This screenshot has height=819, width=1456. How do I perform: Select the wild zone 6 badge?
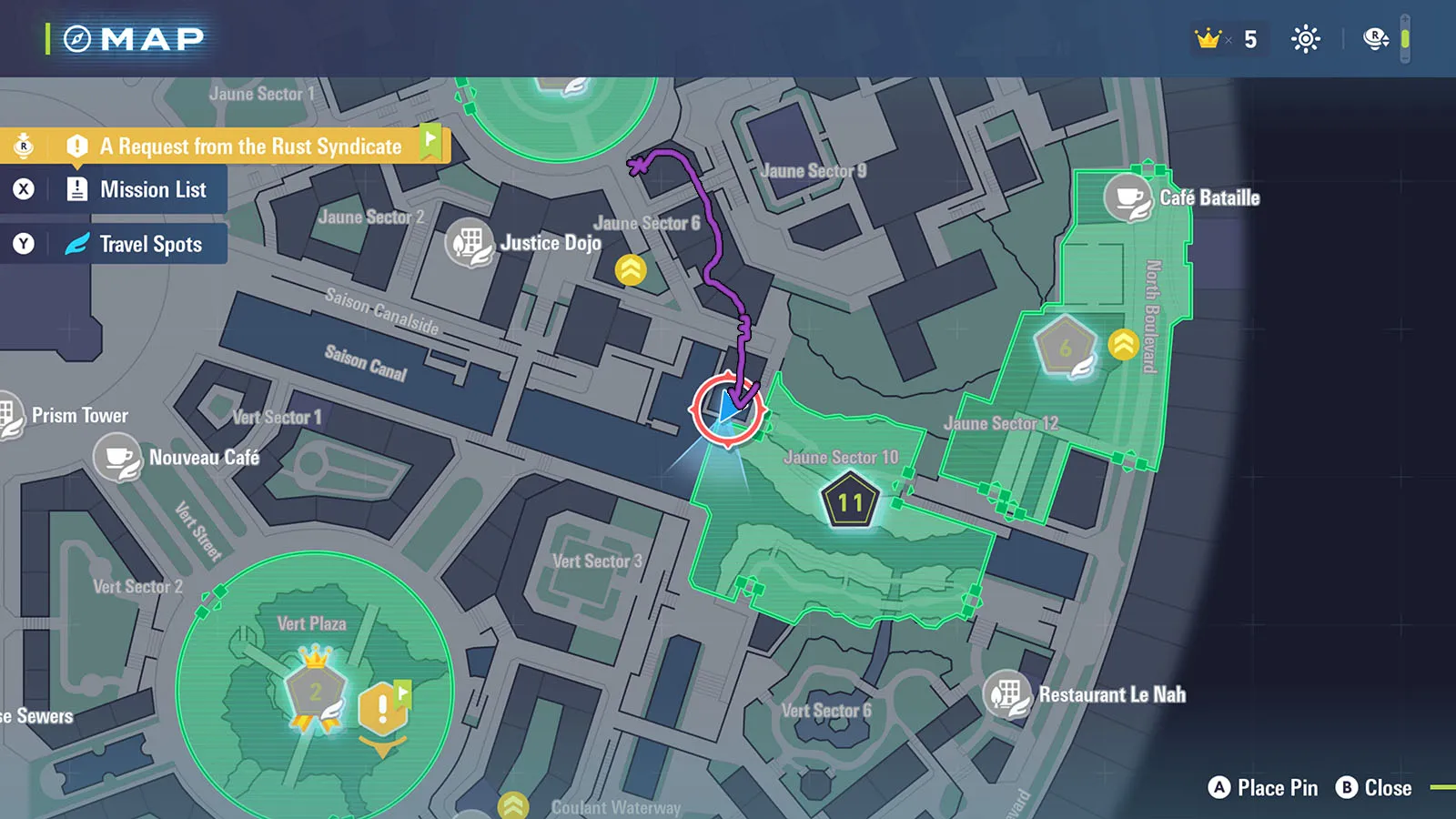click(1066, 348)
